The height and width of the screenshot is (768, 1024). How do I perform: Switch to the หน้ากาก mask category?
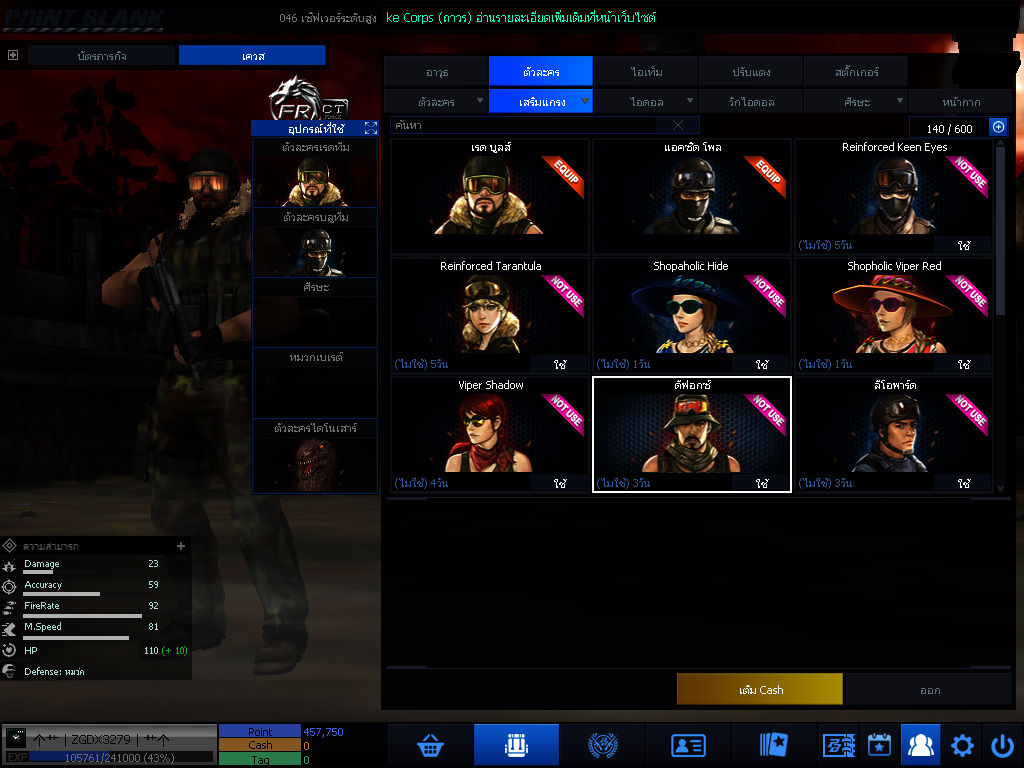pyautogui.click(x=961, y=101)
